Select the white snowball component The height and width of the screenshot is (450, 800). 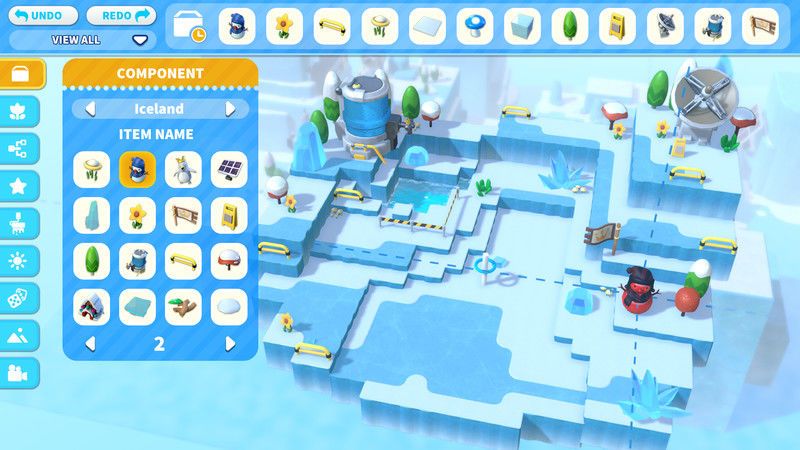(x=229, y=307)
